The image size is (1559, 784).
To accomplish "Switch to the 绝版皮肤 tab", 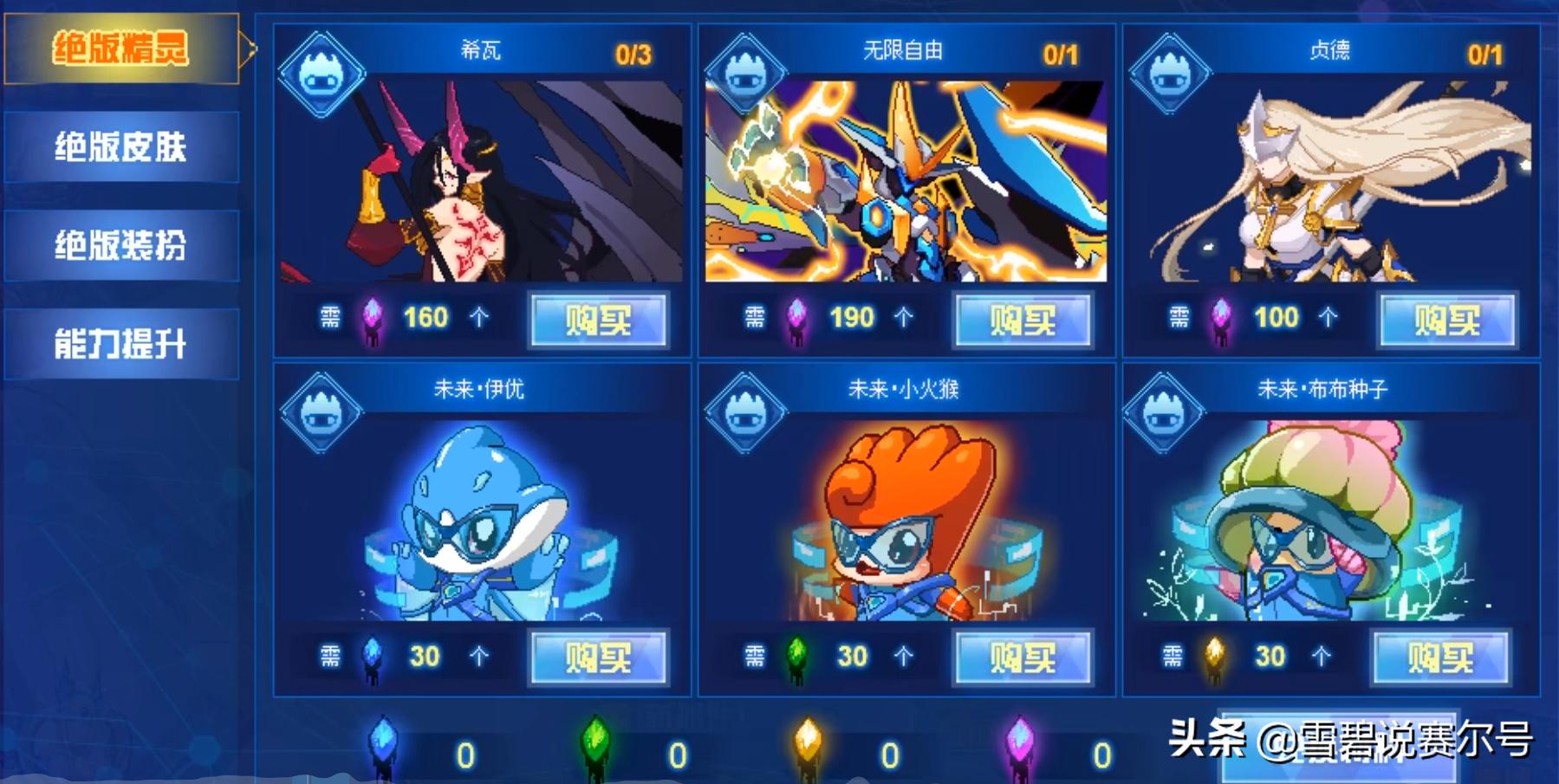I will click(121, 146).
